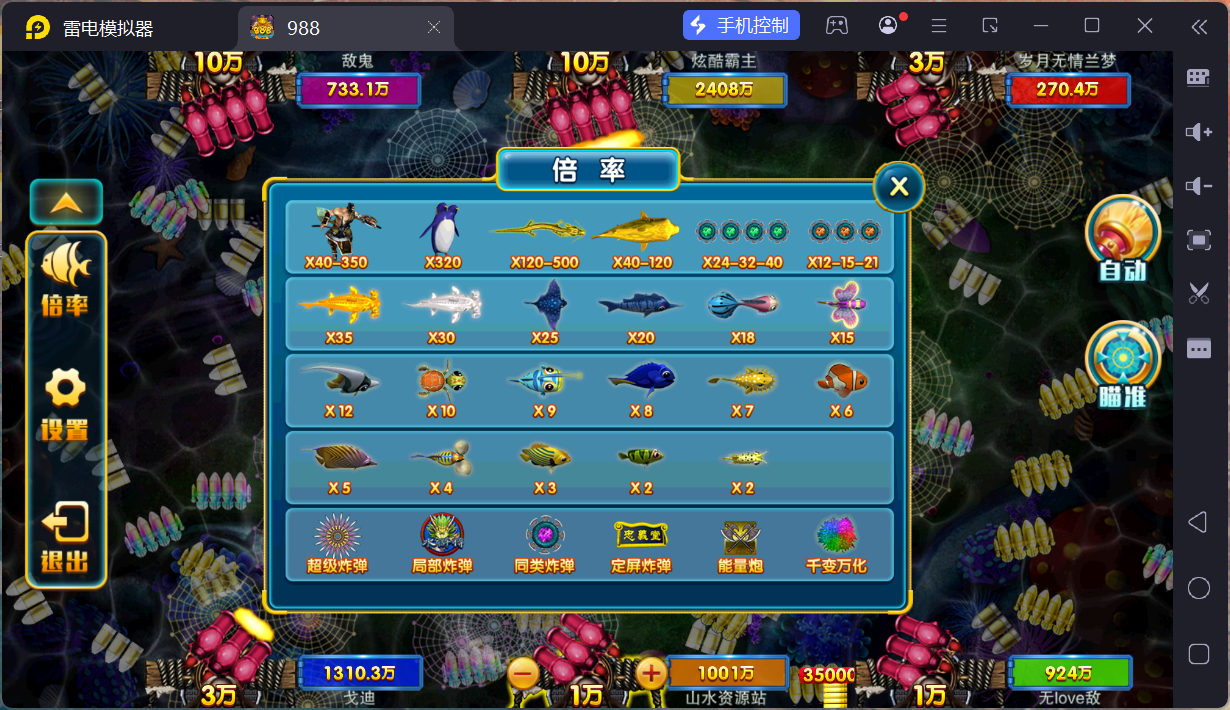
Task: Decrease cannon bet with the minus button
Action: [523, 674]
